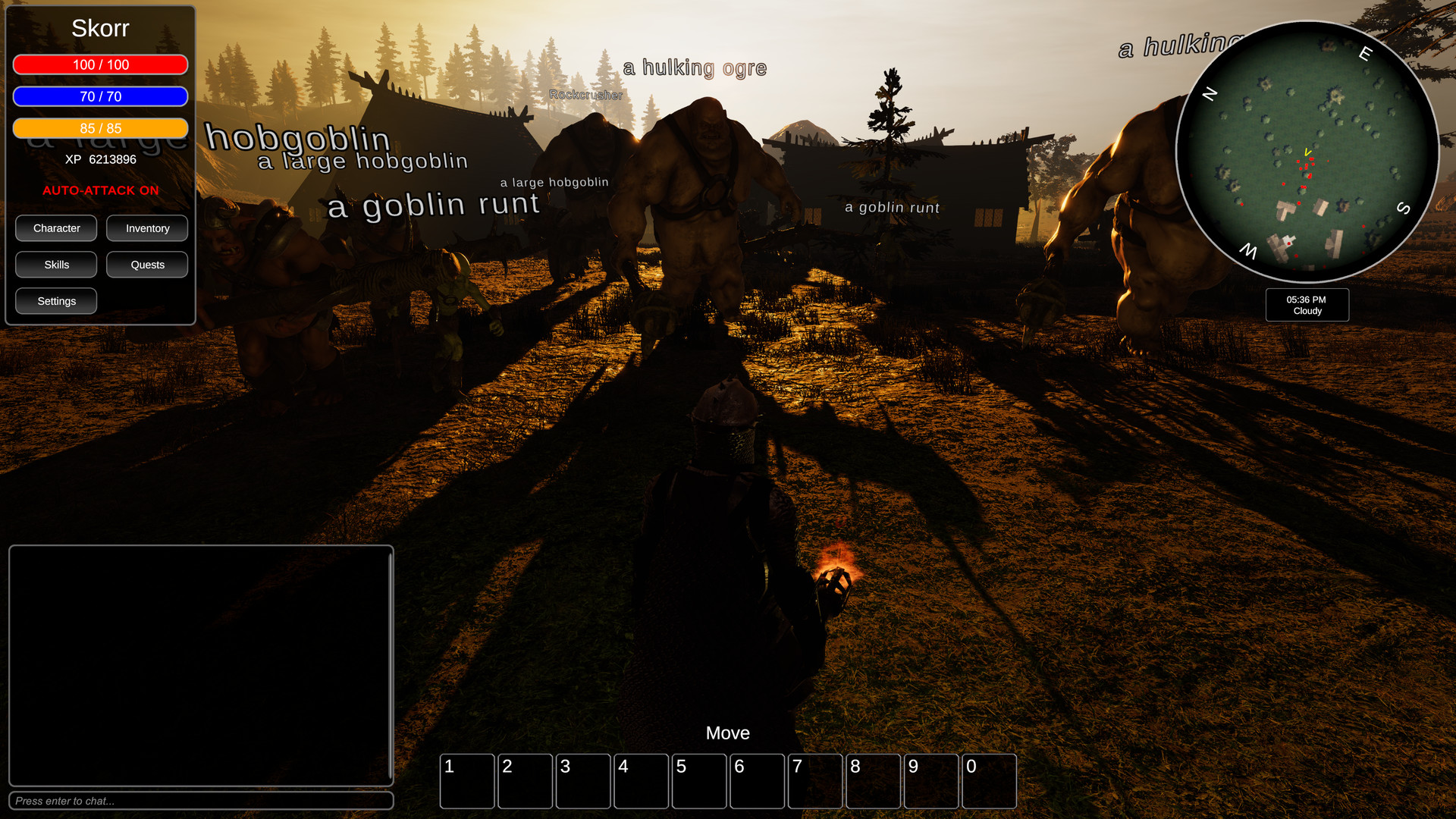The image size is (1456, 819).
Task: Select hotbar slot 0
Action: point(990,781)
